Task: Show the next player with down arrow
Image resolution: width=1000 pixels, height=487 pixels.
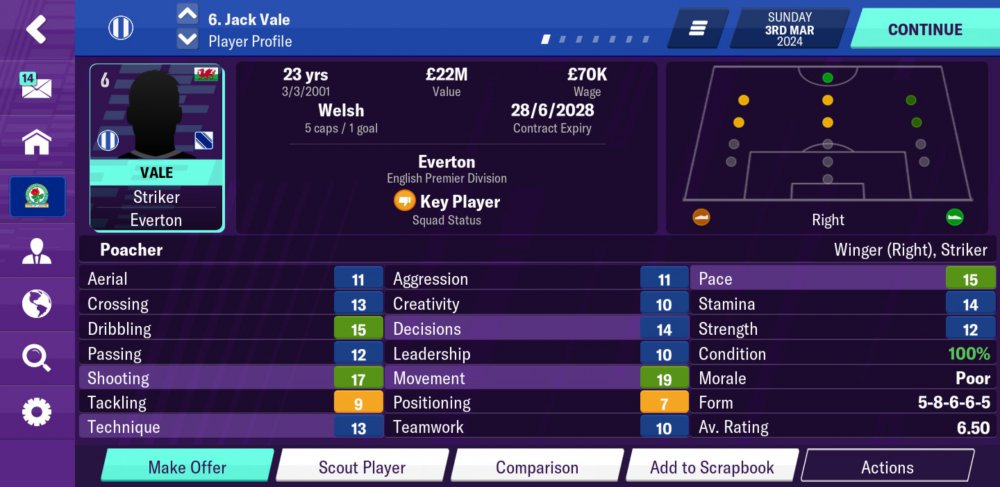Action: (x=187, y=39)
